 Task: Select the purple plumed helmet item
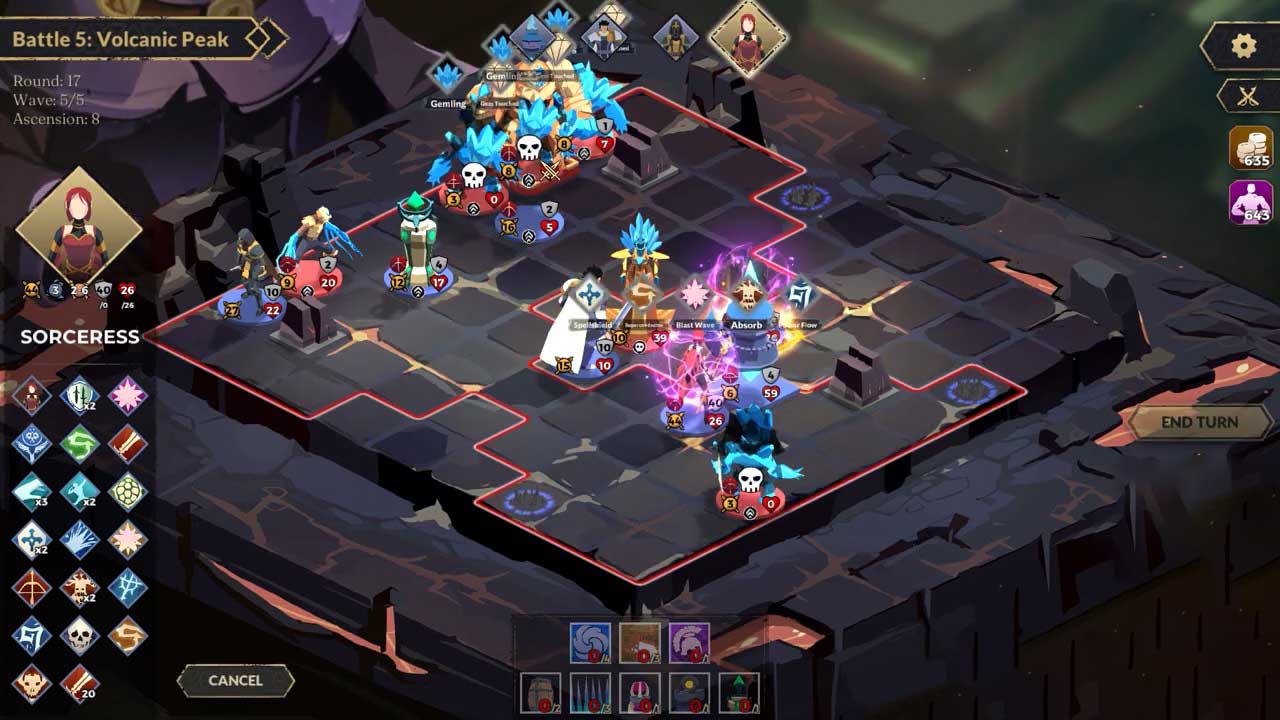(x=688, y=642)
